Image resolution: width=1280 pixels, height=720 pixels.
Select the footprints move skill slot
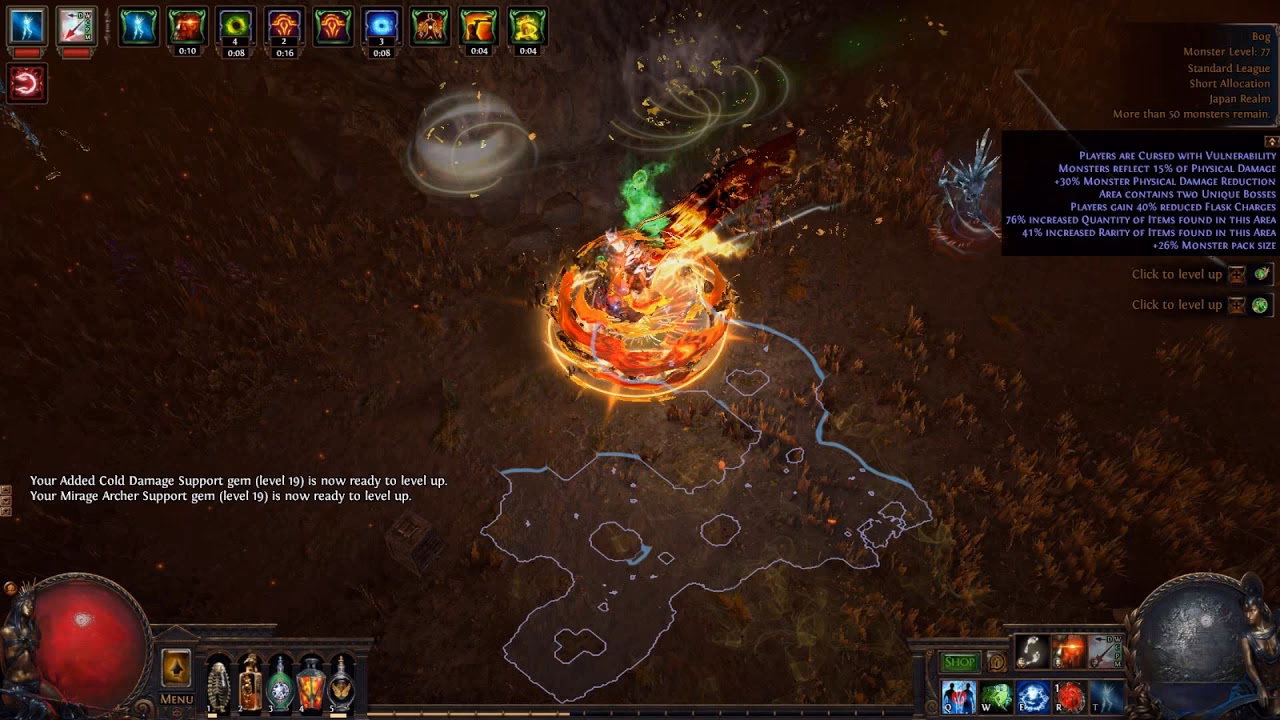1033,652
